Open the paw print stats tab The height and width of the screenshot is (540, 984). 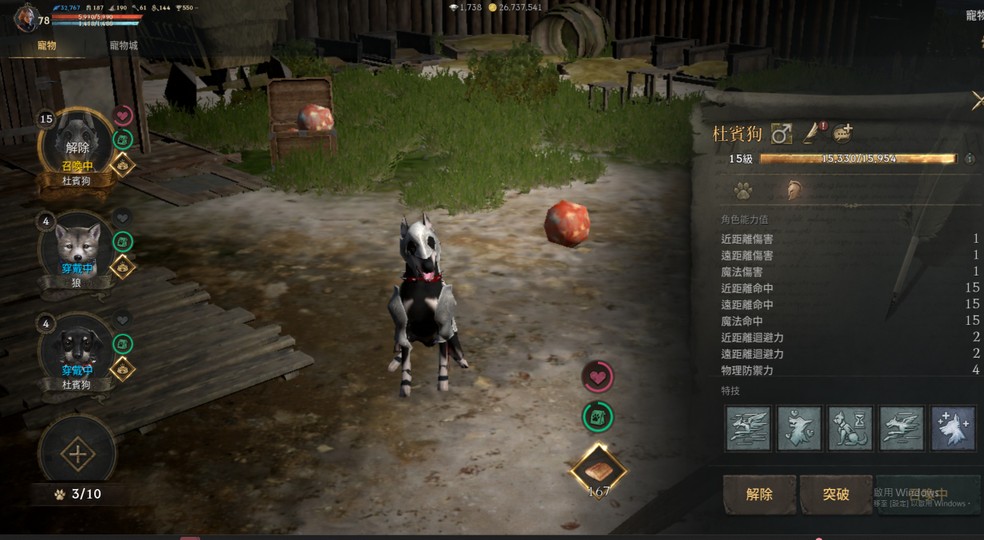tap(743, 188)
